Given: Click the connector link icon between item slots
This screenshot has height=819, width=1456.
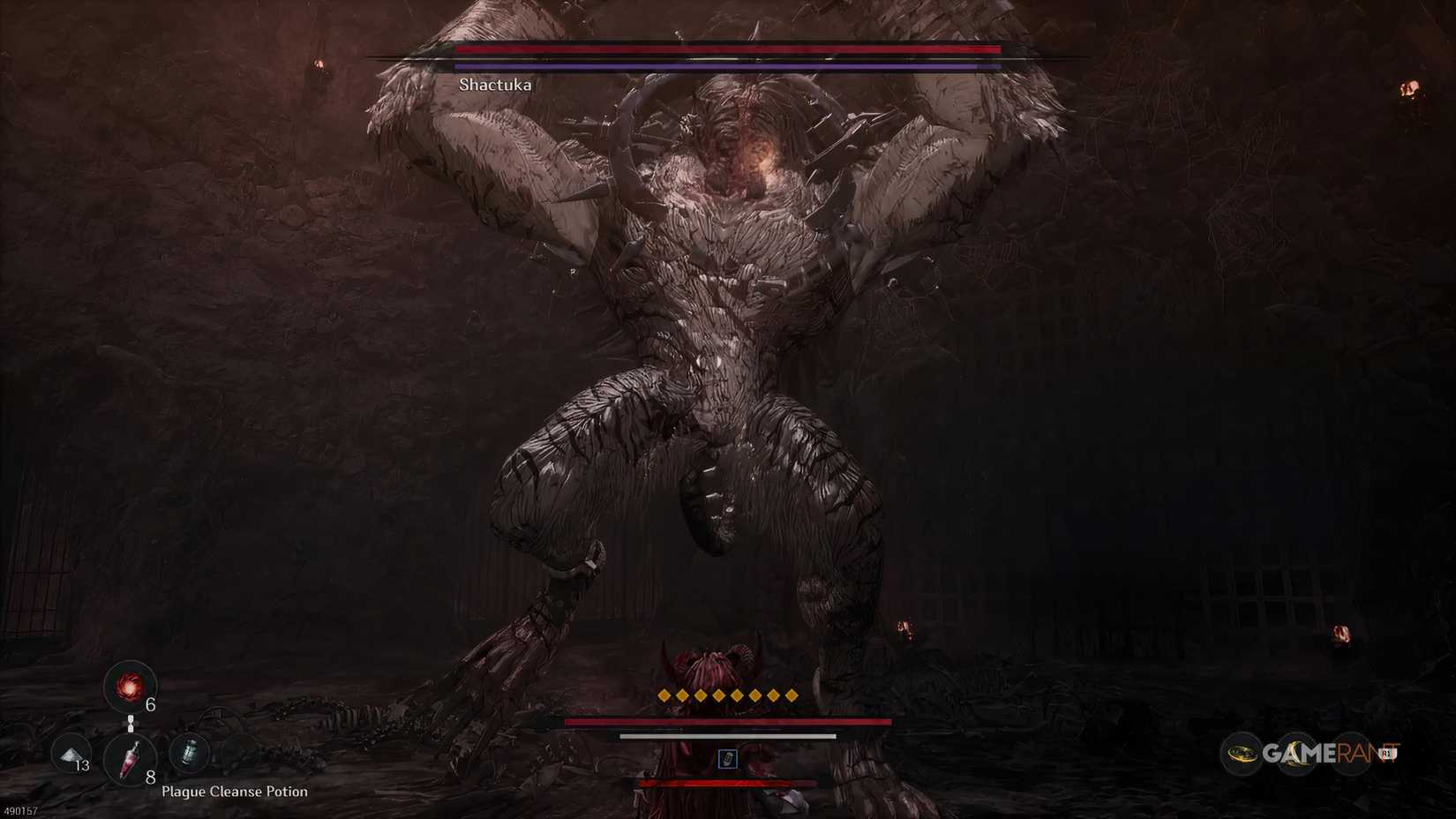Looking at the screenshot, I should pos(130,723).
